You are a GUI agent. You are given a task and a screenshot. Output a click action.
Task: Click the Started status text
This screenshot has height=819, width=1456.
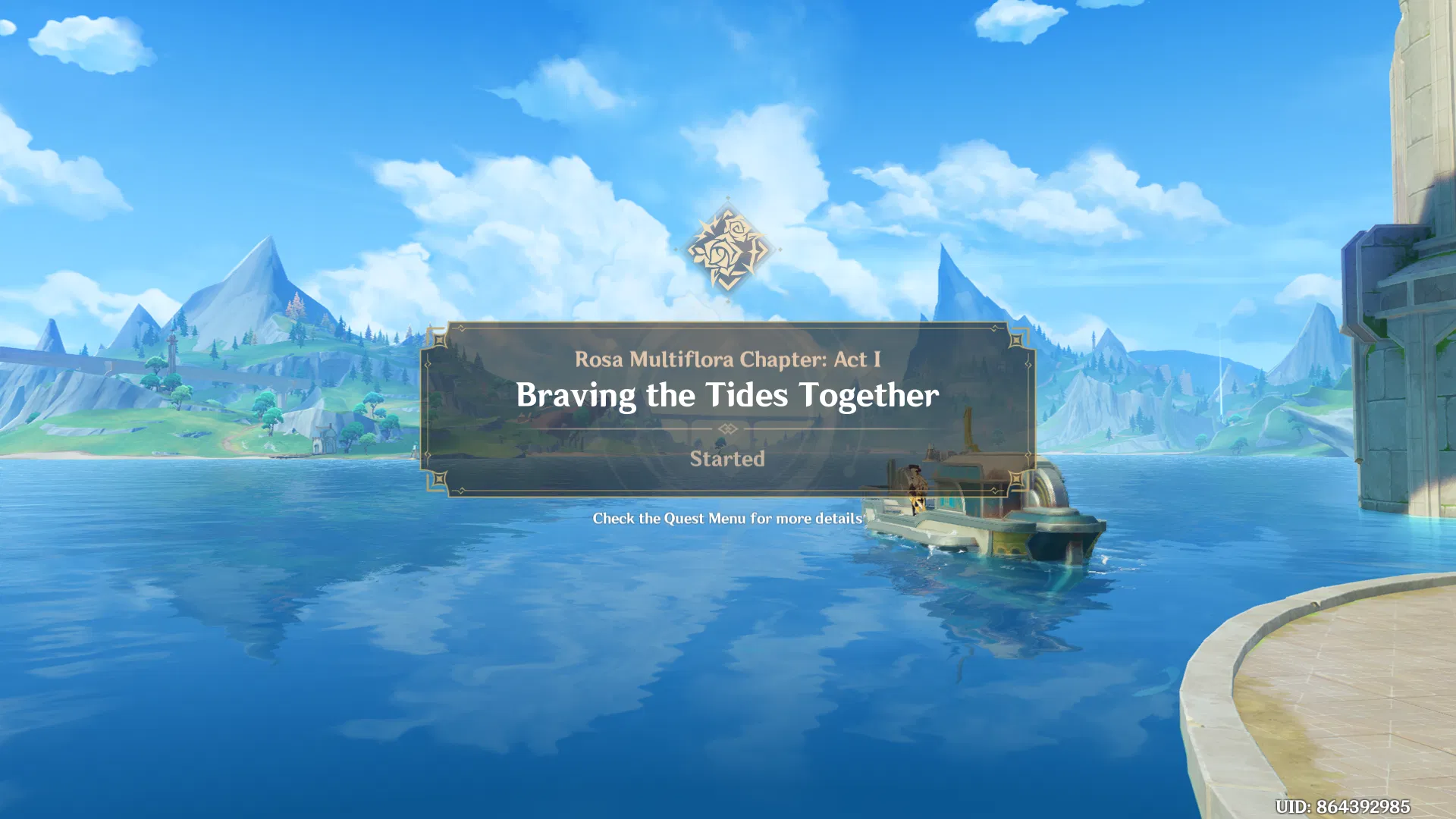(727, 459)
